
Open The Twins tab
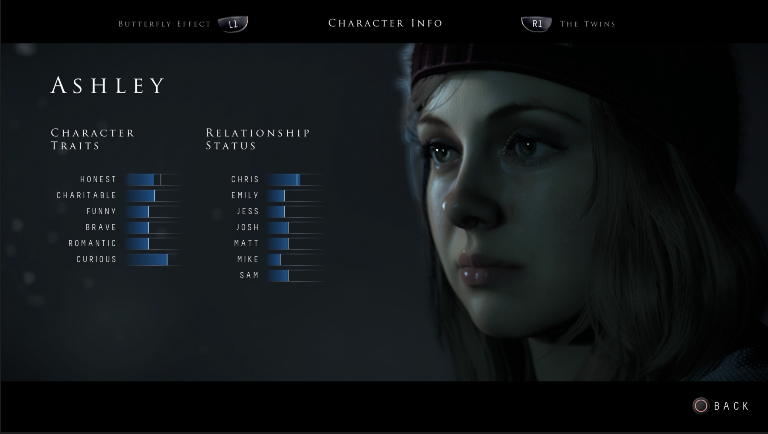pyautogui.click(x=586, y=23)
